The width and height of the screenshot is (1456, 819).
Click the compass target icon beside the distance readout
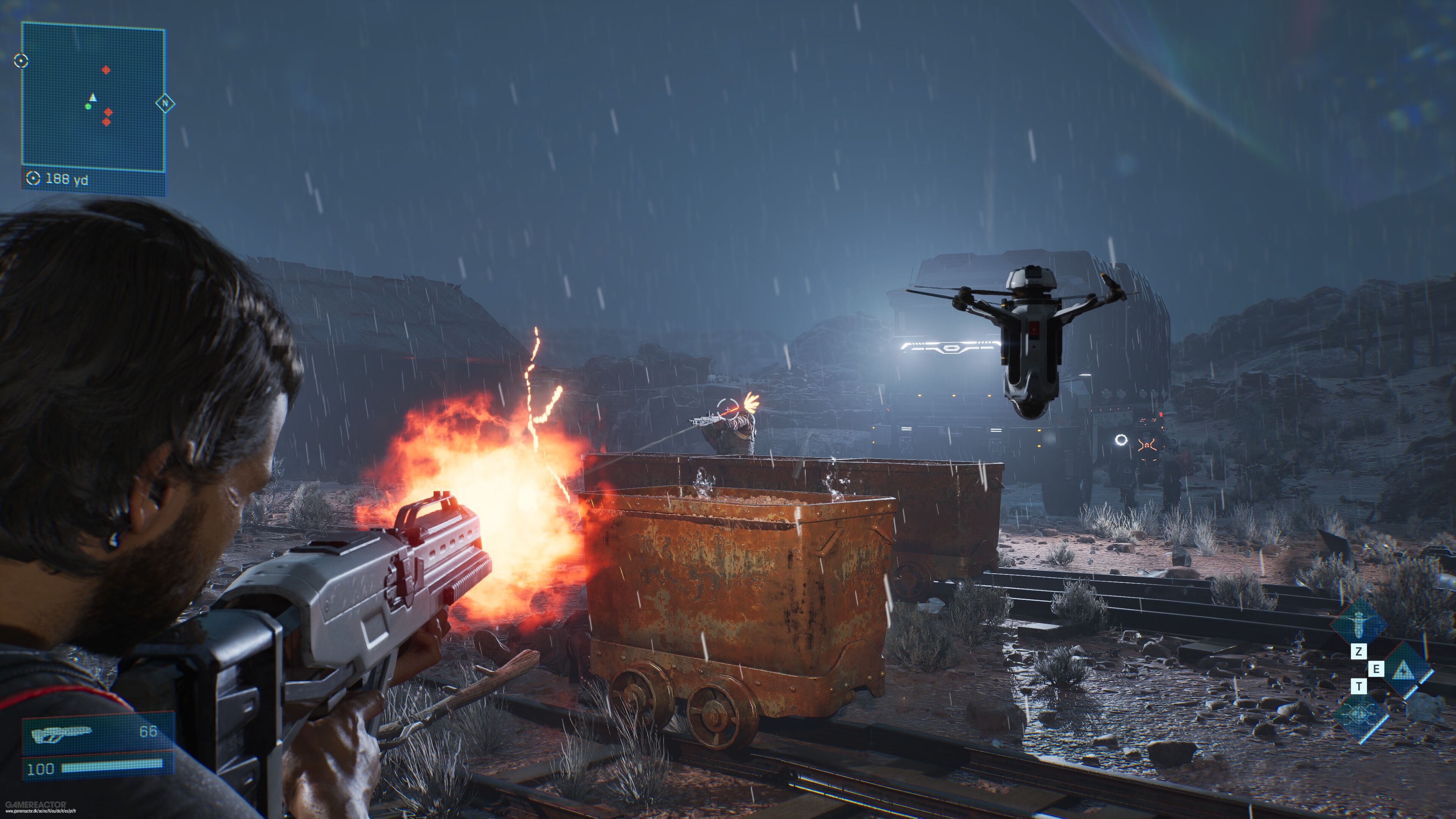point(33,178)
